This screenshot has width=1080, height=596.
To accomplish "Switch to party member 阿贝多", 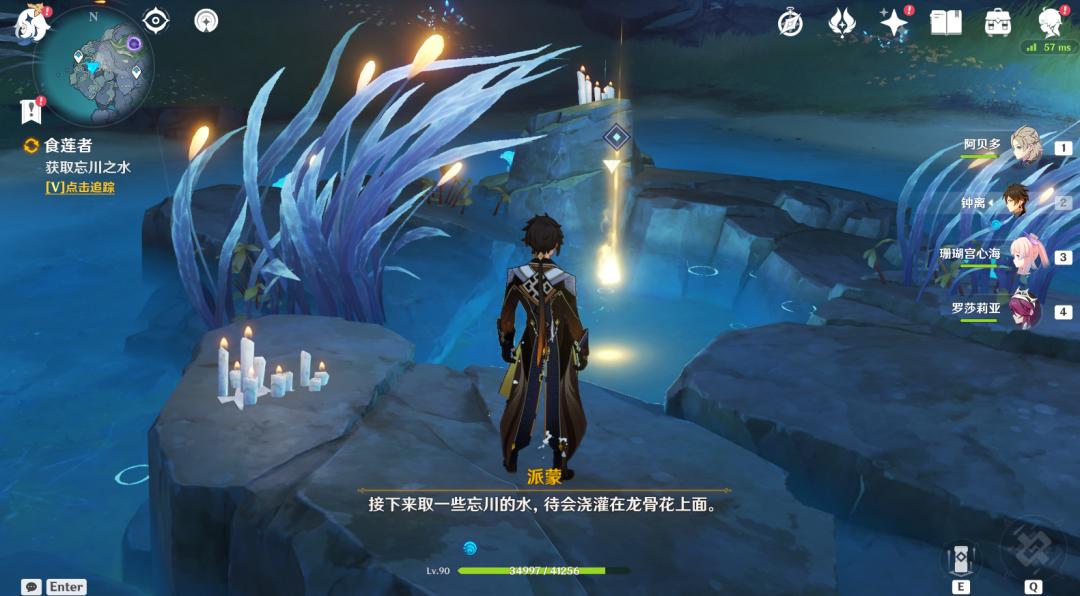I will pos(1025,146).
